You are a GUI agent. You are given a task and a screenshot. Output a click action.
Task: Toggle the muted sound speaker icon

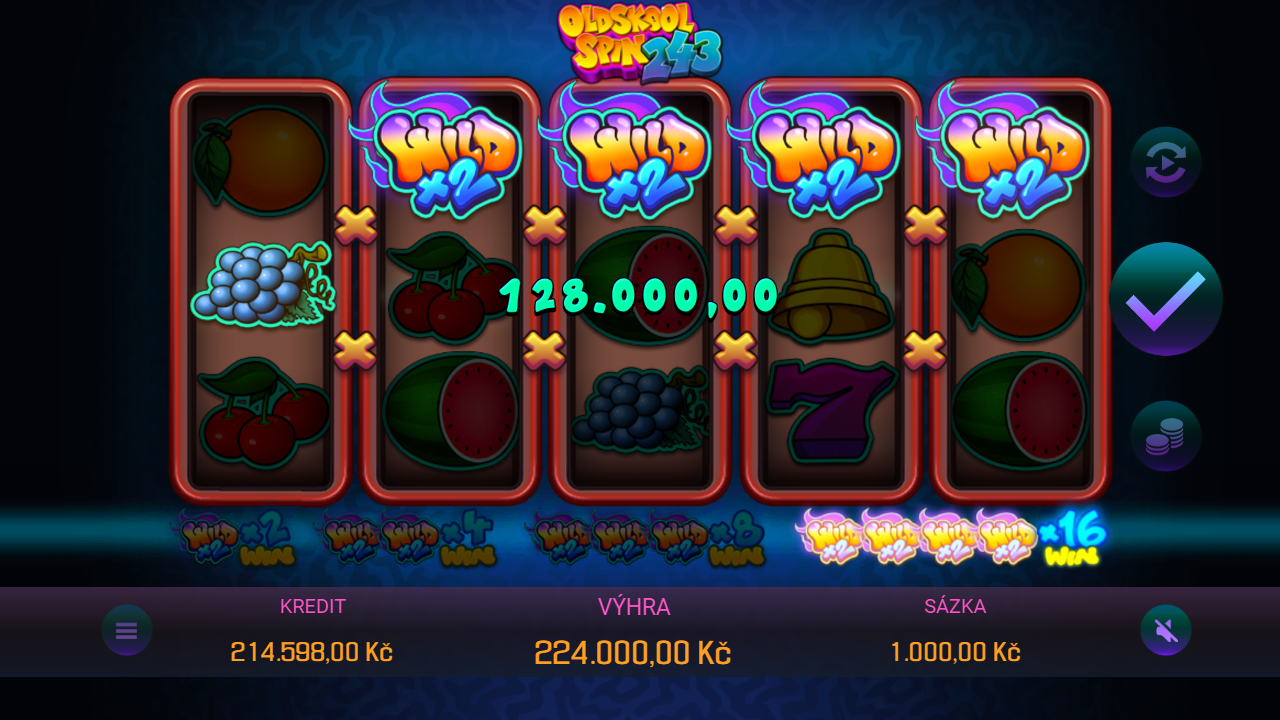coord(1166,630)
